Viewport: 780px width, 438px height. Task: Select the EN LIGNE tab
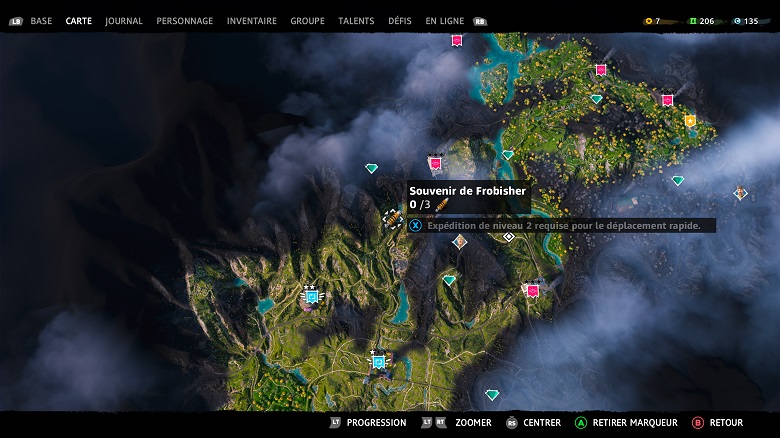[445, 21]
